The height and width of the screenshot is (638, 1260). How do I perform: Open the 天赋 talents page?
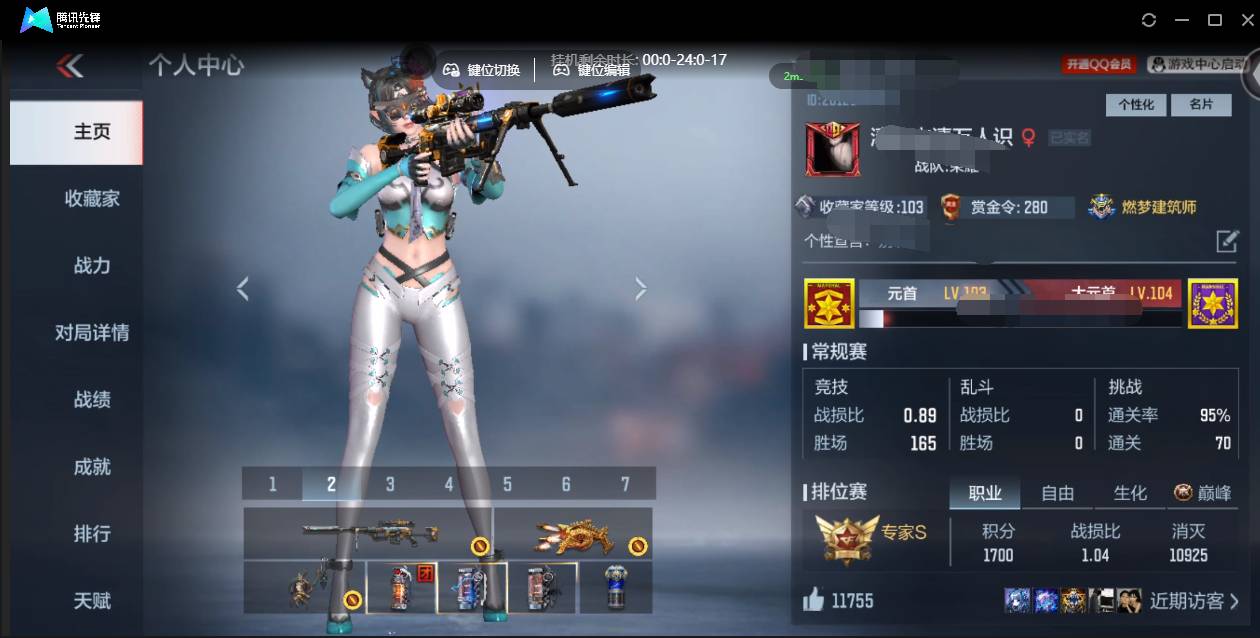click(92, 601)
